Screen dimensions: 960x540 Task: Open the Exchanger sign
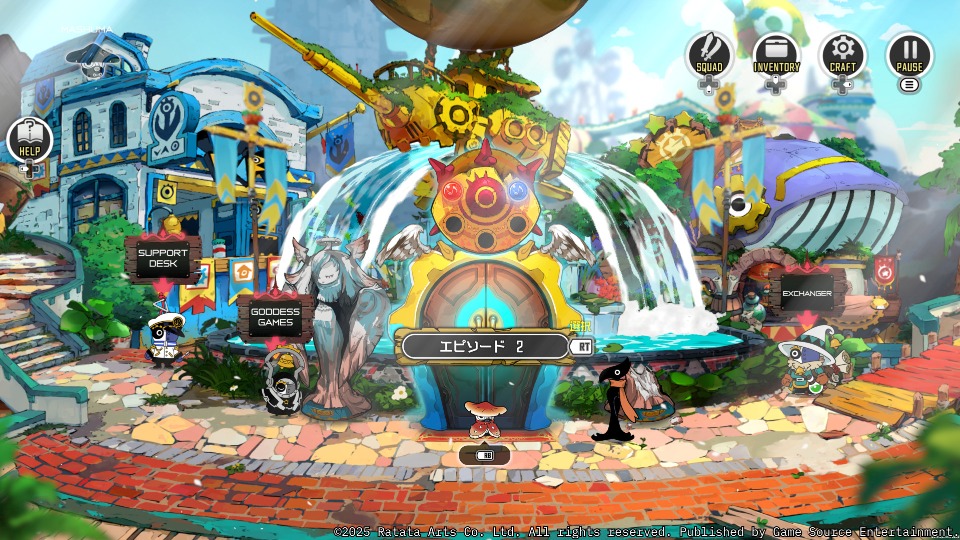pos(807,294)
